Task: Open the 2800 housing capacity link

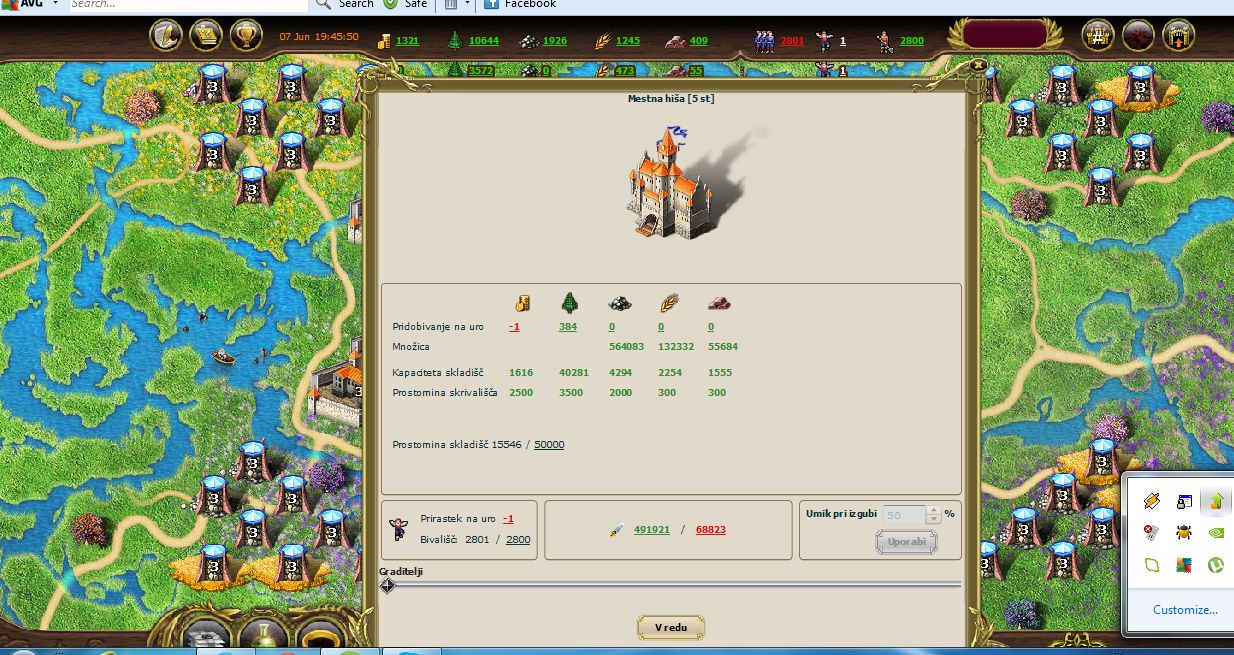Action: pos(518,540)
